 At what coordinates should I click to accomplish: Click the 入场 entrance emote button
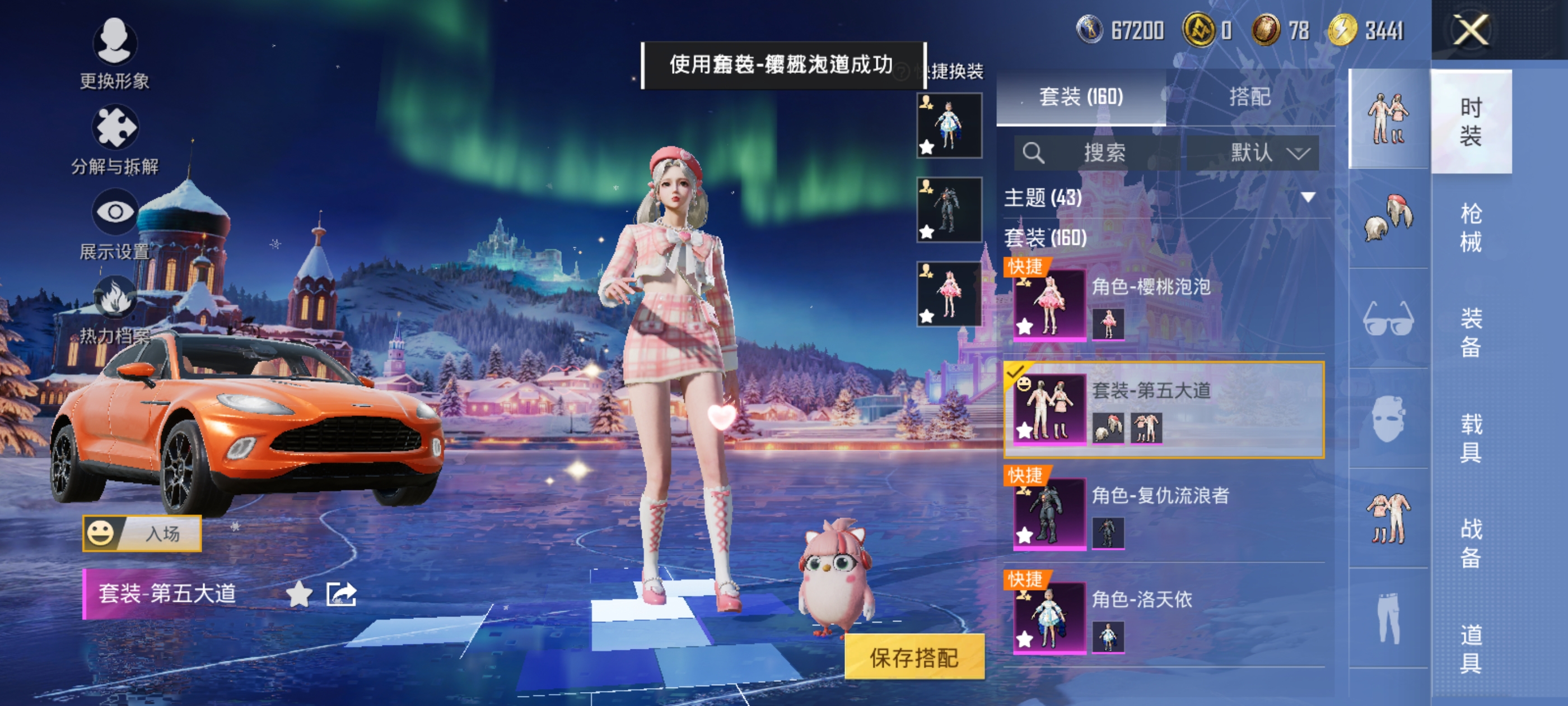142,533
